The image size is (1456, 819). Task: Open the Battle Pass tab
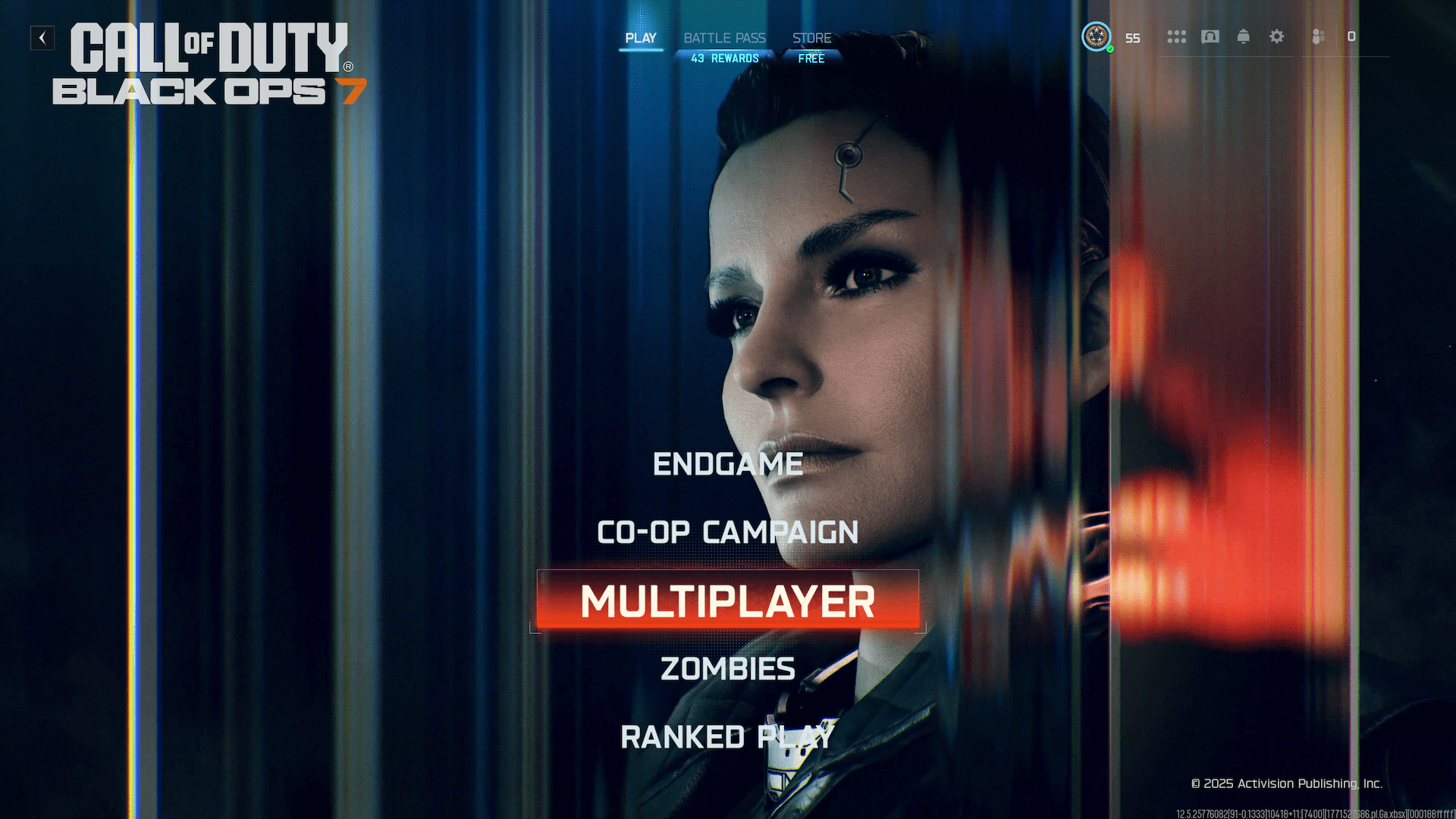click(724, 37)
